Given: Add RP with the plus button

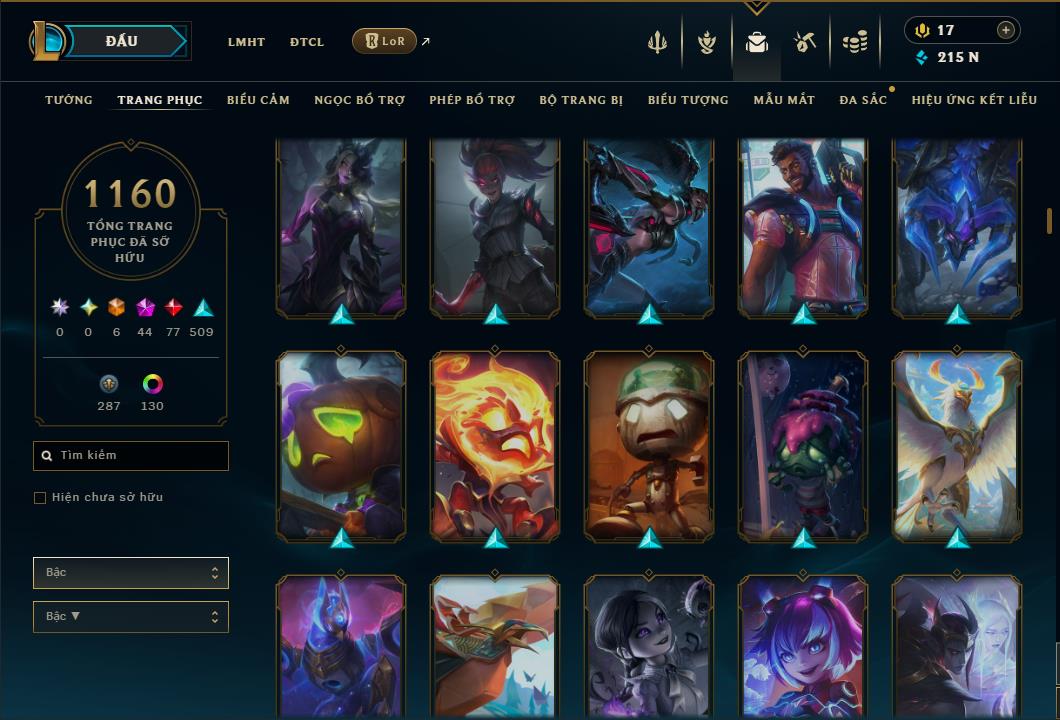Looking at the screenshot, I should (1005, 30).
